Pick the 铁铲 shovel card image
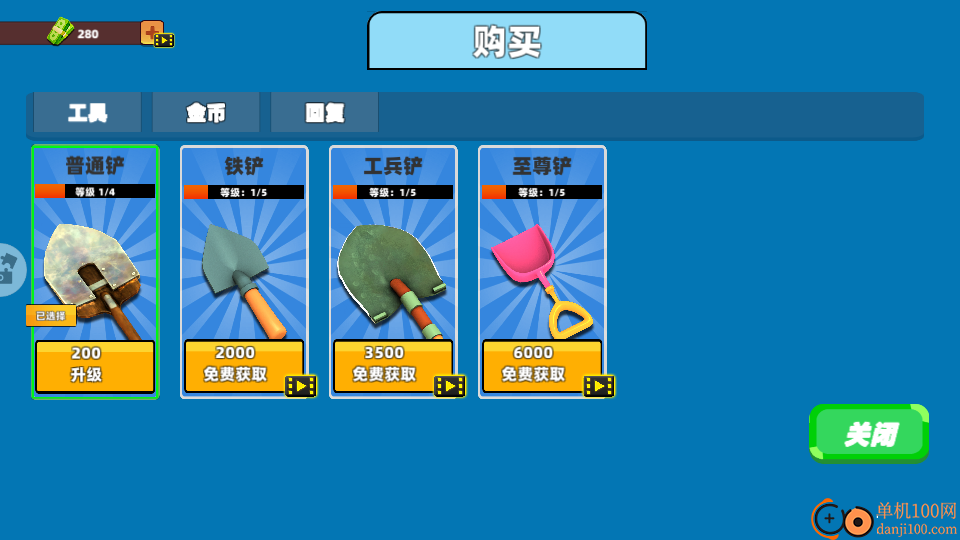The width and height of the screenshot is (960, 540). coord(244,270)
